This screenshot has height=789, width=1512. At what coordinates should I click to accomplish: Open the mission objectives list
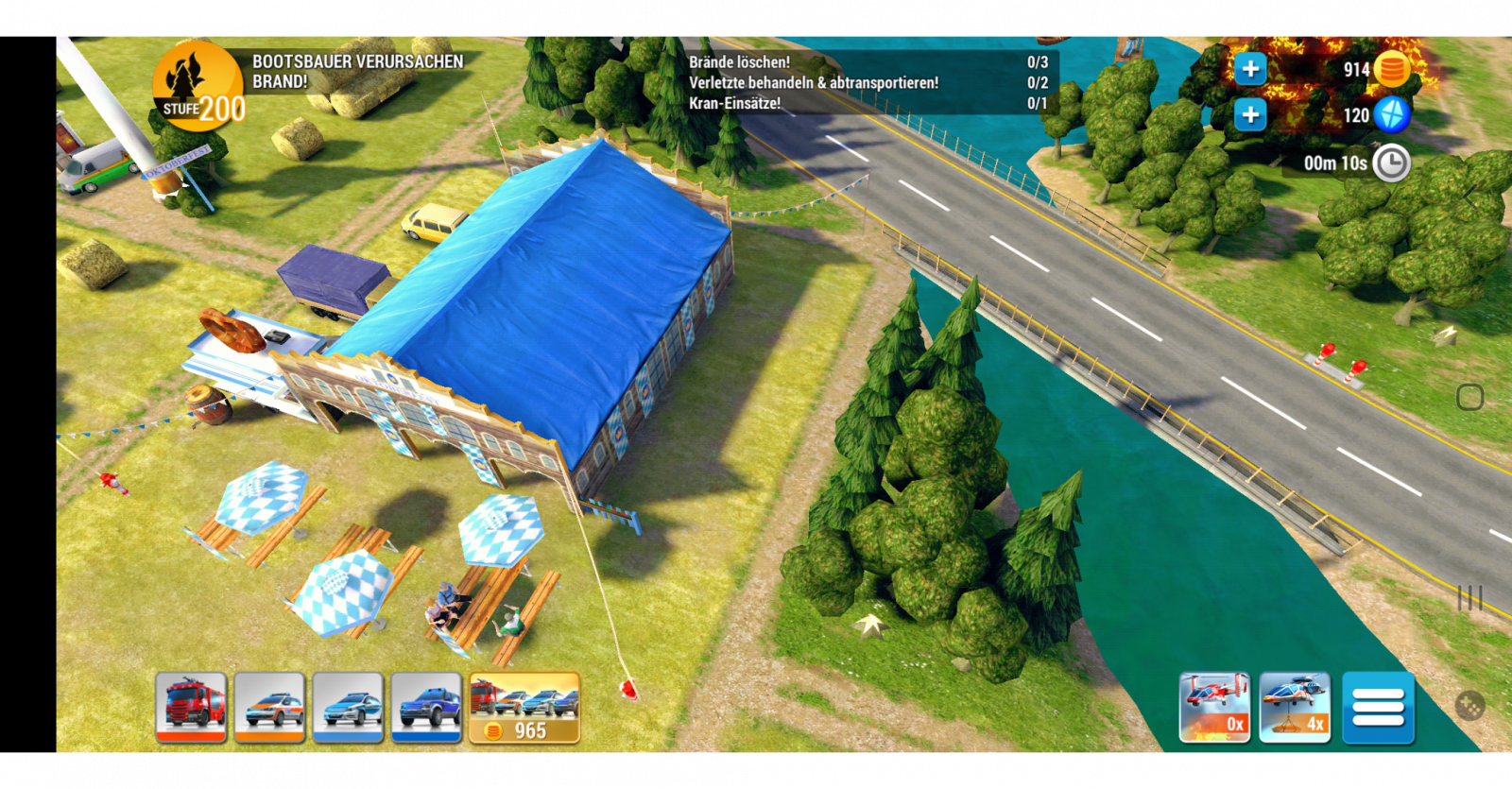pos(867,82)
